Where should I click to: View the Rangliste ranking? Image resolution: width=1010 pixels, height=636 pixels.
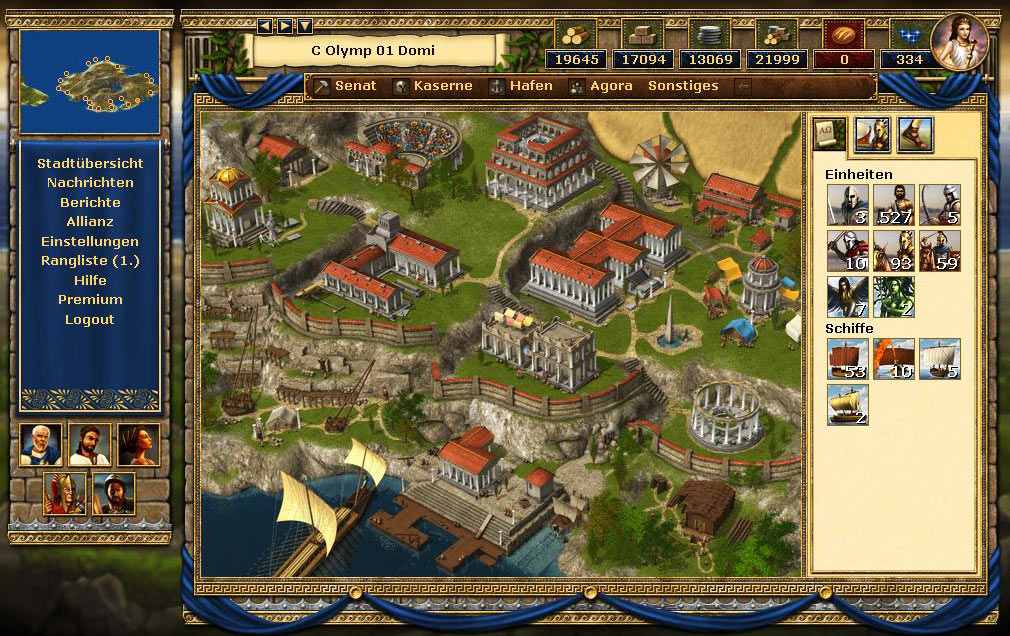pyautogui.click(x=90, y=260)
